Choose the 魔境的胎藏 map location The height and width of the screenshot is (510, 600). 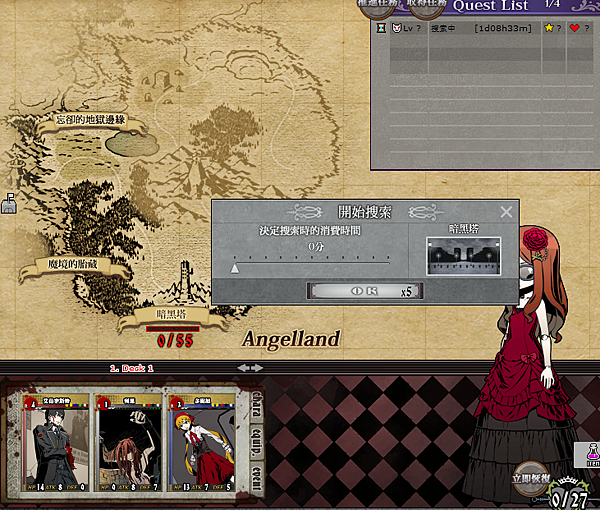tap(74, 265)
